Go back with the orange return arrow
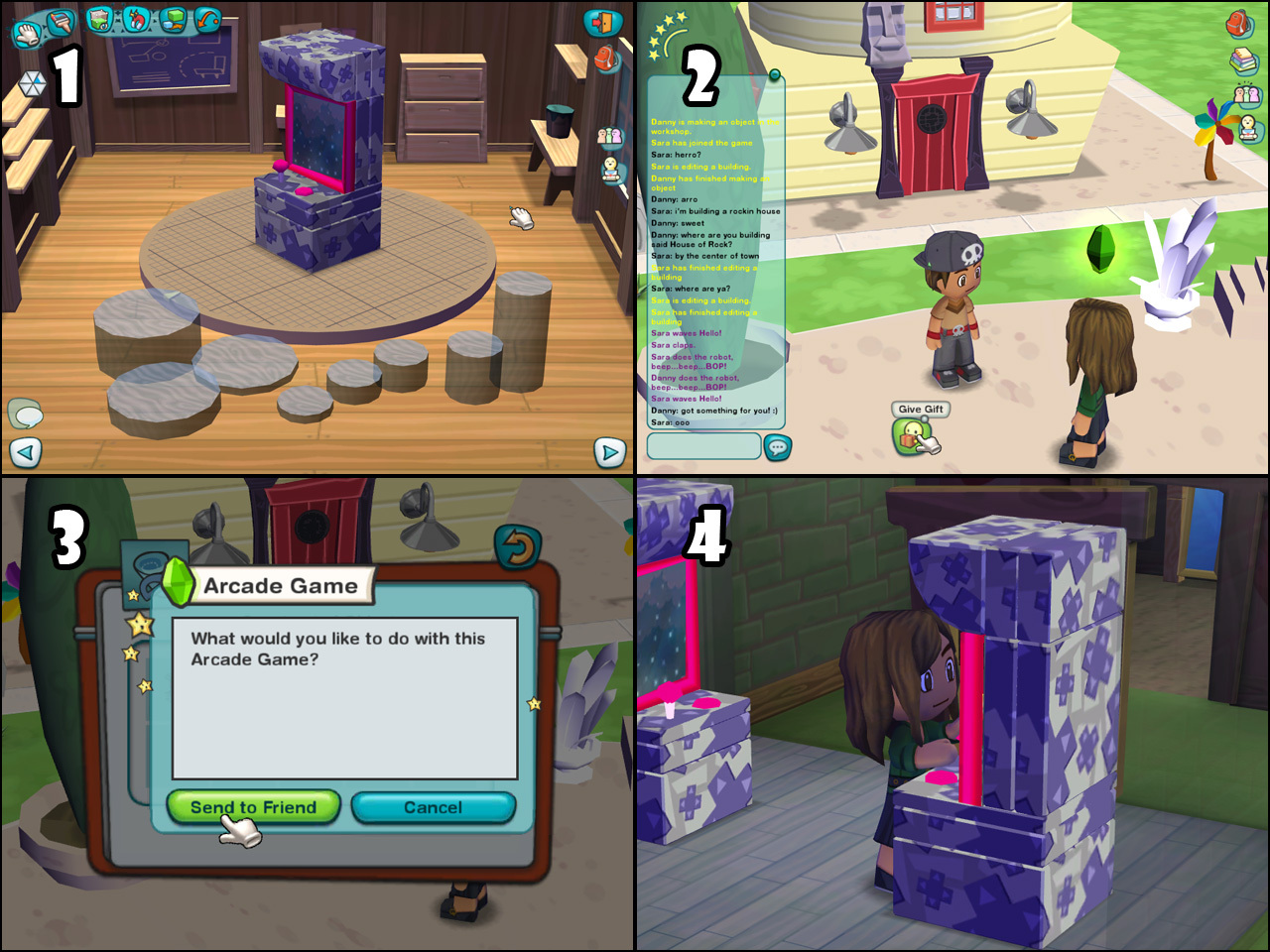Image resolution: width=1270 pixels, height=952 pixels. [517, 546]
